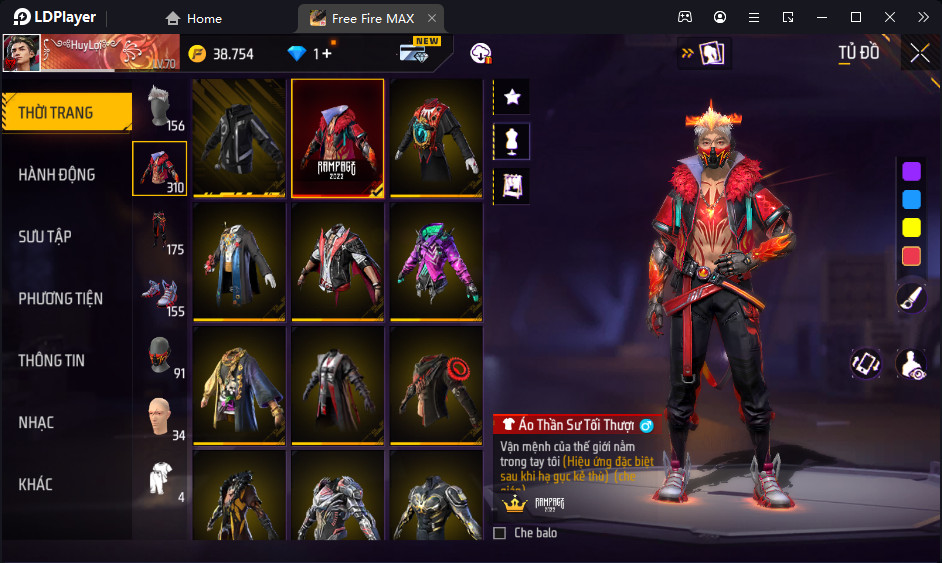Screen dimensions: 942x563
Task: Select the red Rampage 2023 jacket
Action: click(338, 138)
